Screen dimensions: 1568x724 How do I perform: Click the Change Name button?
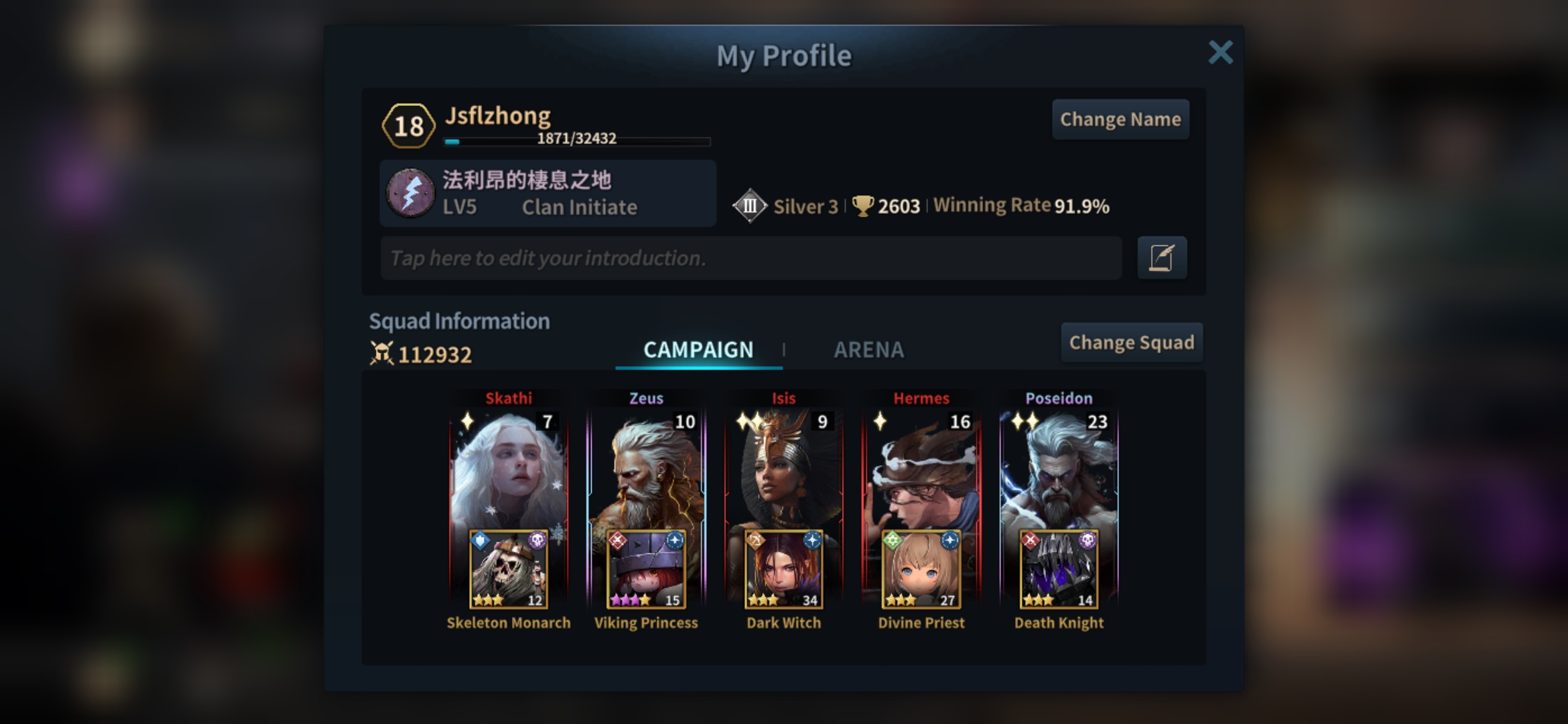pos(1120,119)
